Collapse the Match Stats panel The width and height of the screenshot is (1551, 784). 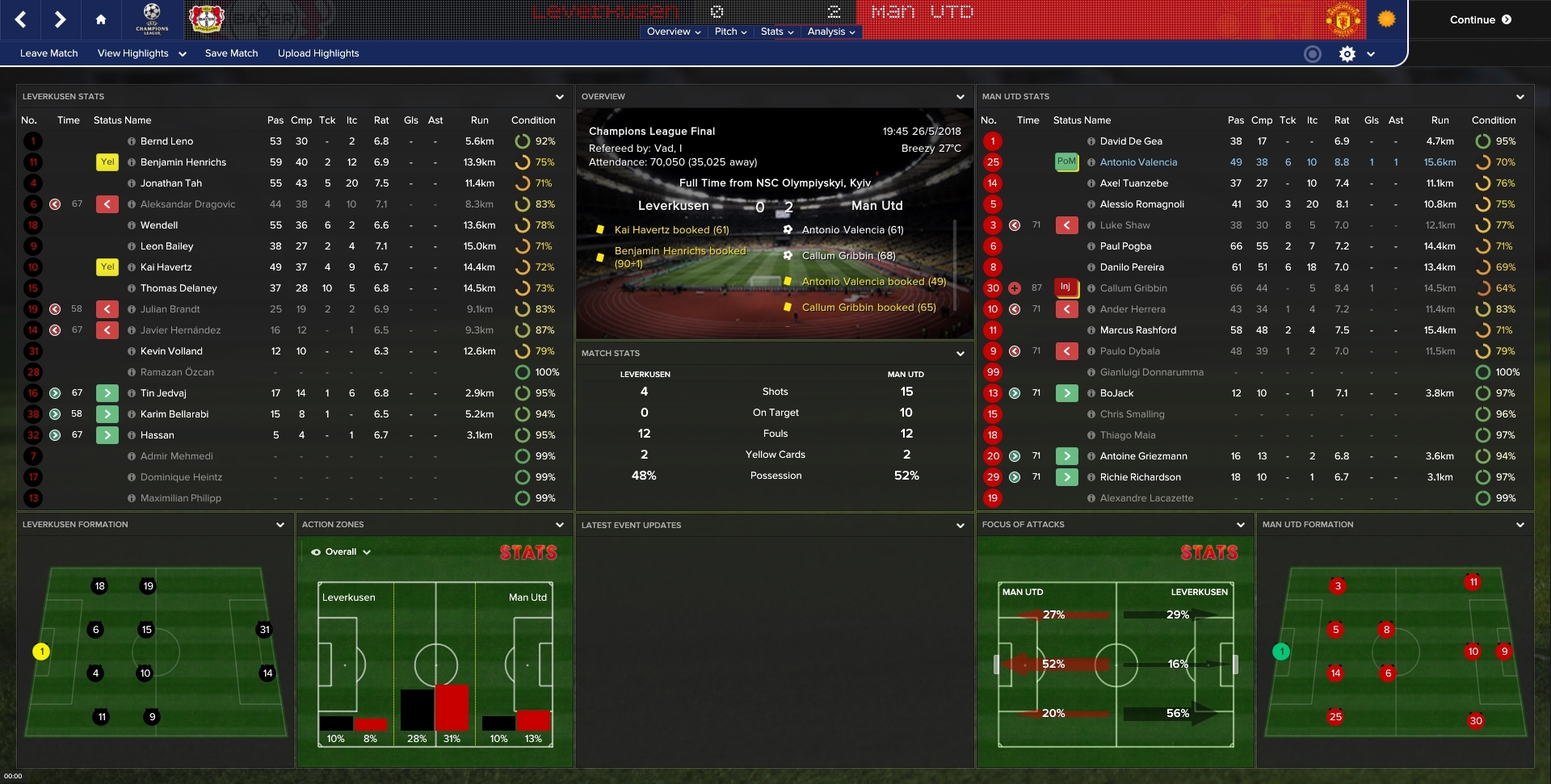tap(960, 353)
